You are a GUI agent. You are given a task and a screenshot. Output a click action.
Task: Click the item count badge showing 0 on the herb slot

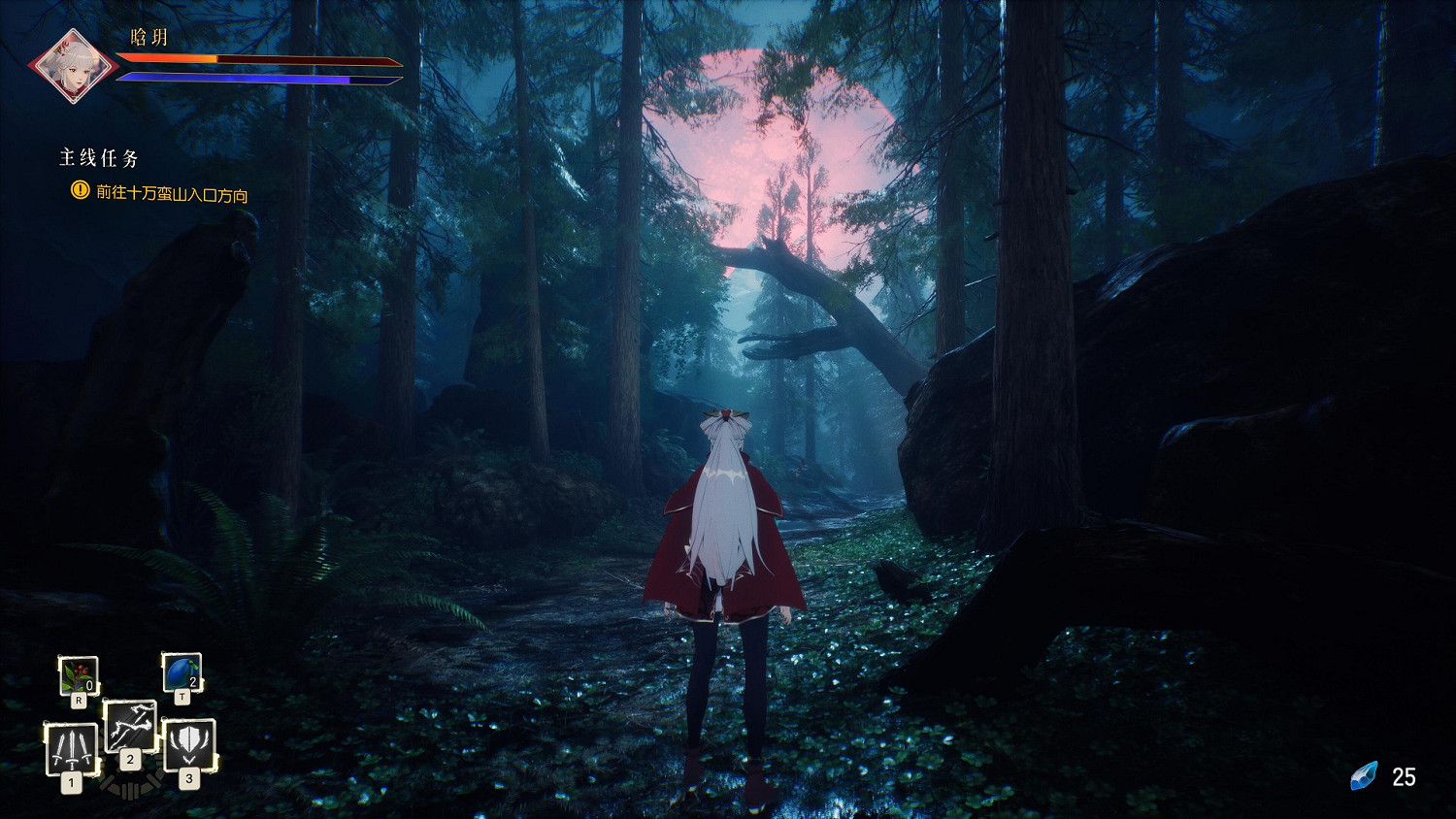[89, 684]
